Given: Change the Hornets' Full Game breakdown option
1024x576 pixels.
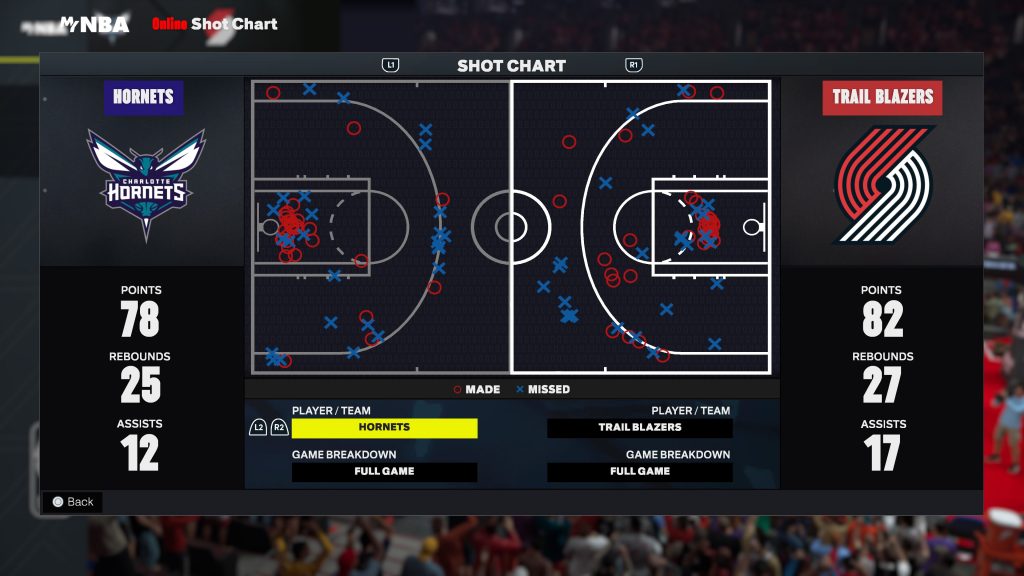Looking at the screenshot, I should (x=384, y=472).
